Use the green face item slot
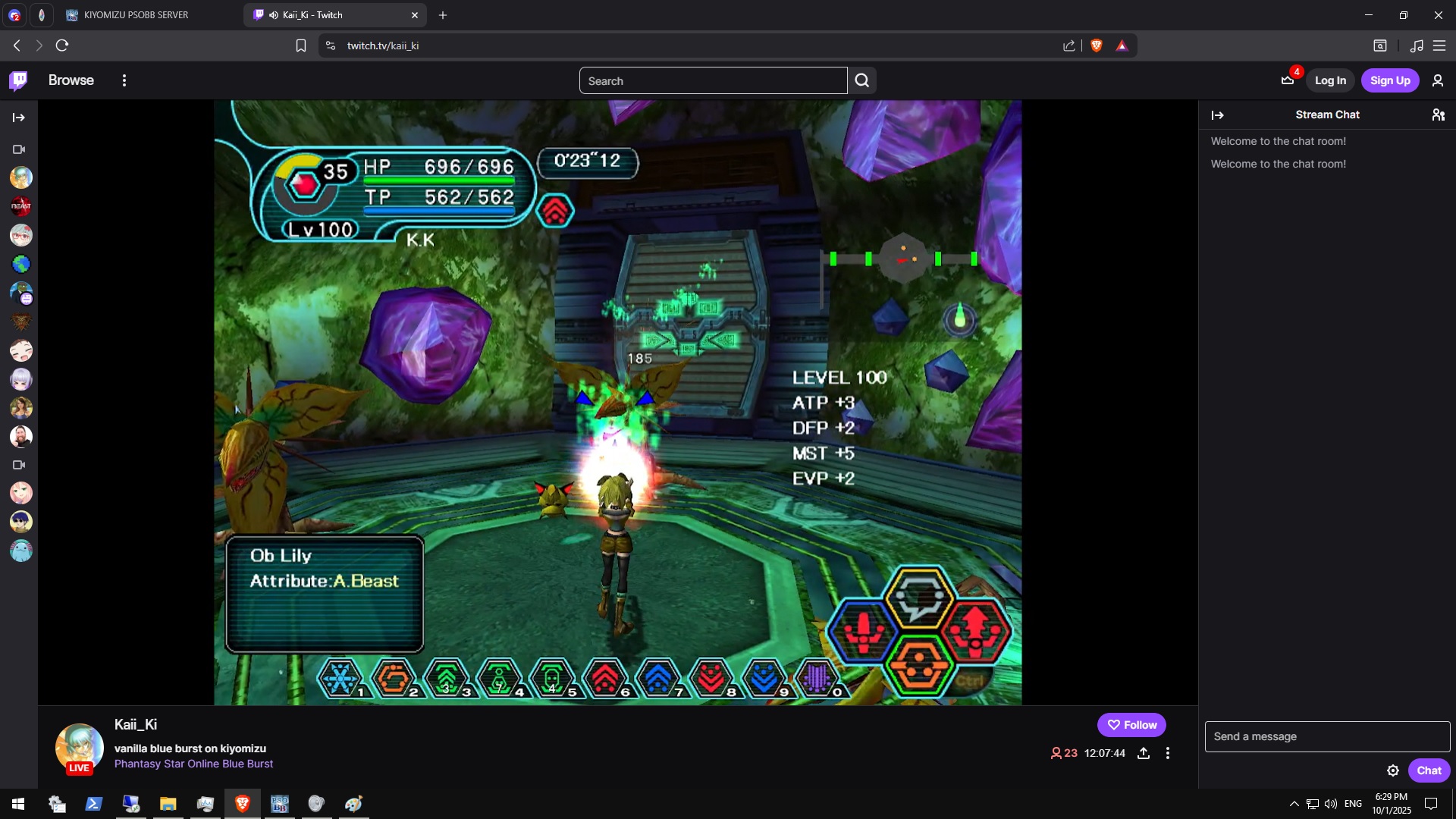The width and height of the screenshot is (1456, 819). (x=552, y=678)
